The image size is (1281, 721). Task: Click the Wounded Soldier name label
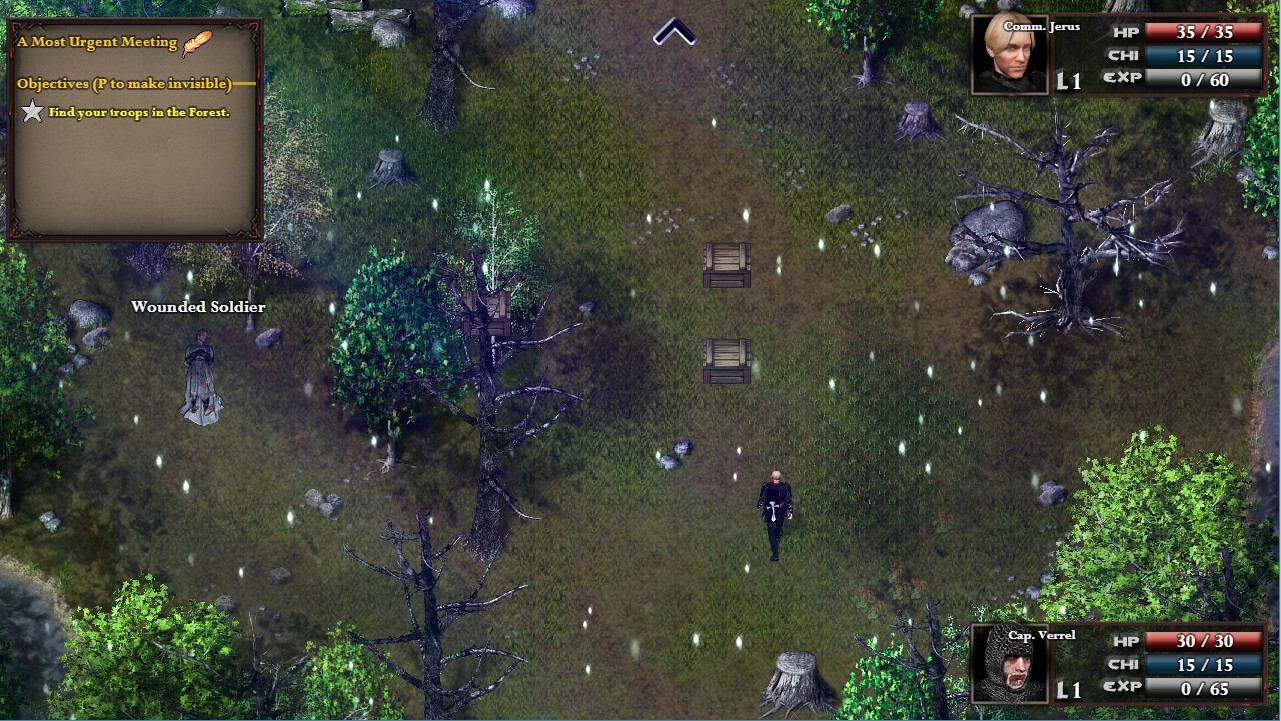click(x=197, y=307)
